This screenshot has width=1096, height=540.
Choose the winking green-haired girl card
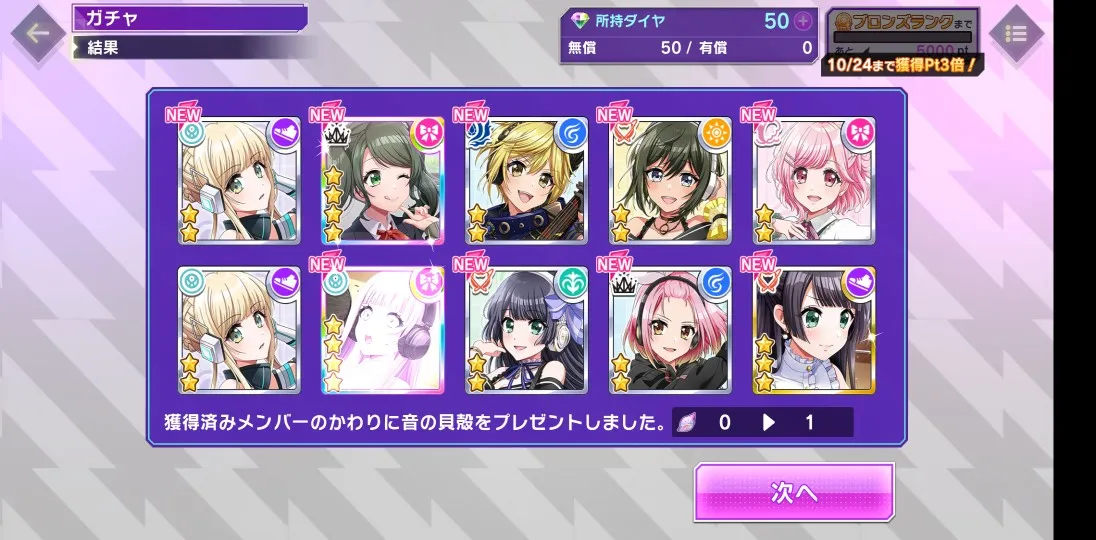coord(383,180)
